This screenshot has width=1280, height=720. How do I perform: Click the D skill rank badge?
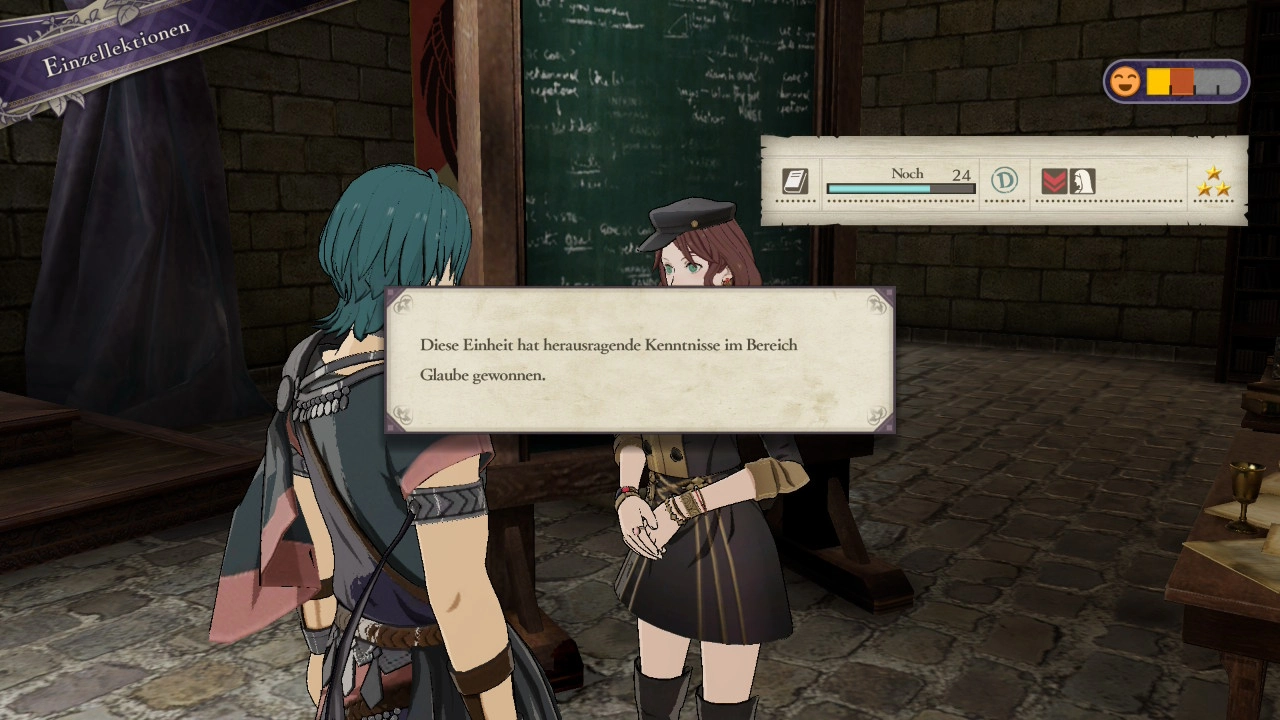coord(1004,181)
